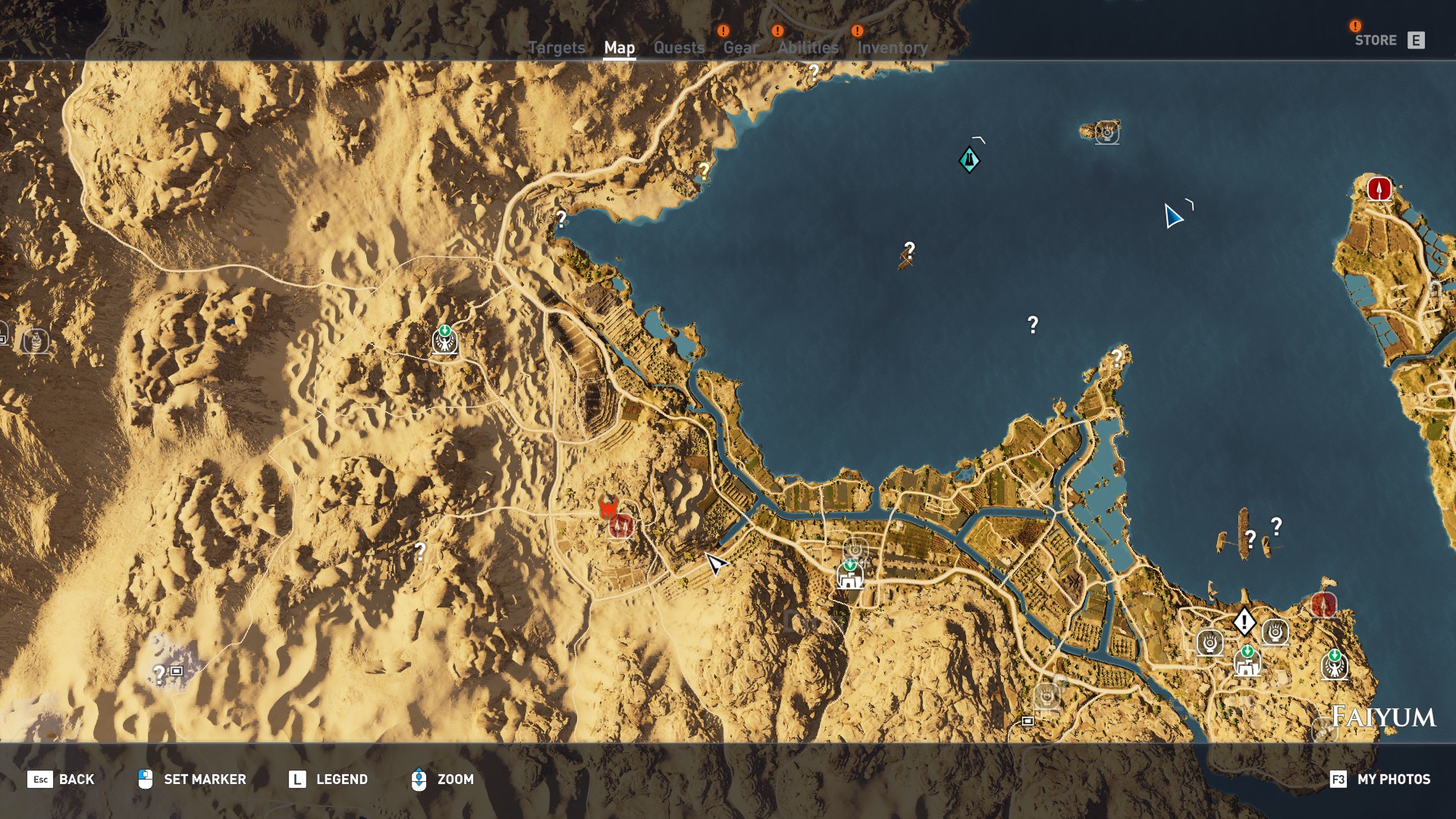The image size is (1456, 819).
Task: Select the teal diamond marker on the lake
Action: pos(968,160)
